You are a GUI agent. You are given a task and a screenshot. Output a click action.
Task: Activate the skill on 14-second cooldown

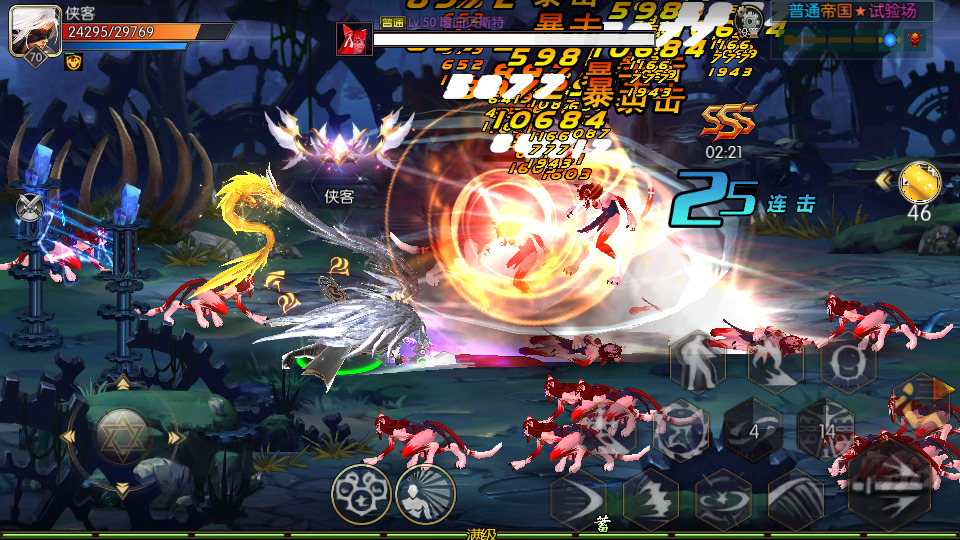coord(826,430)
